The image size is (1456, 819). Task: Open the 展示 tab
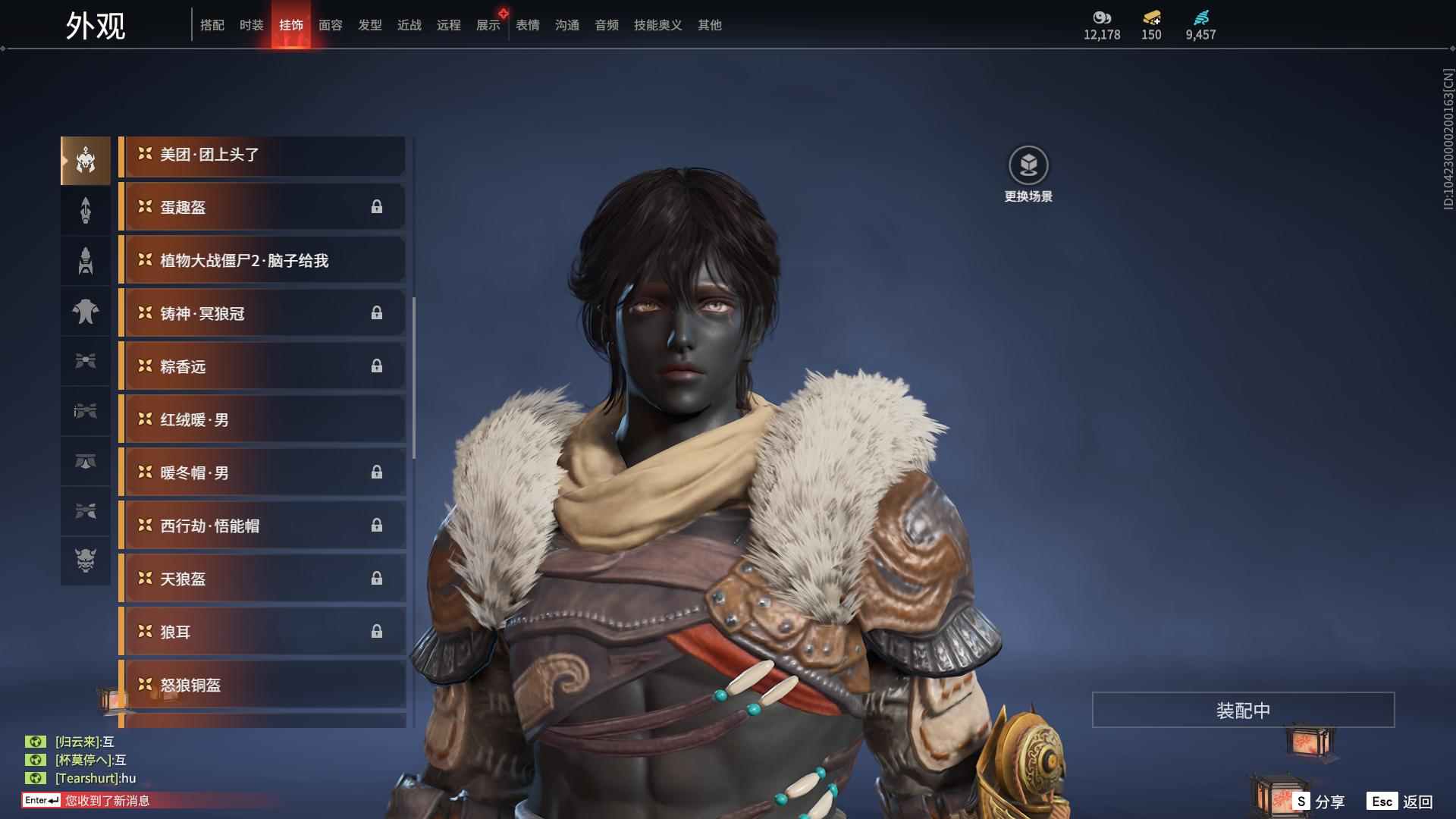pyautogui.click(x=488, y=25)
